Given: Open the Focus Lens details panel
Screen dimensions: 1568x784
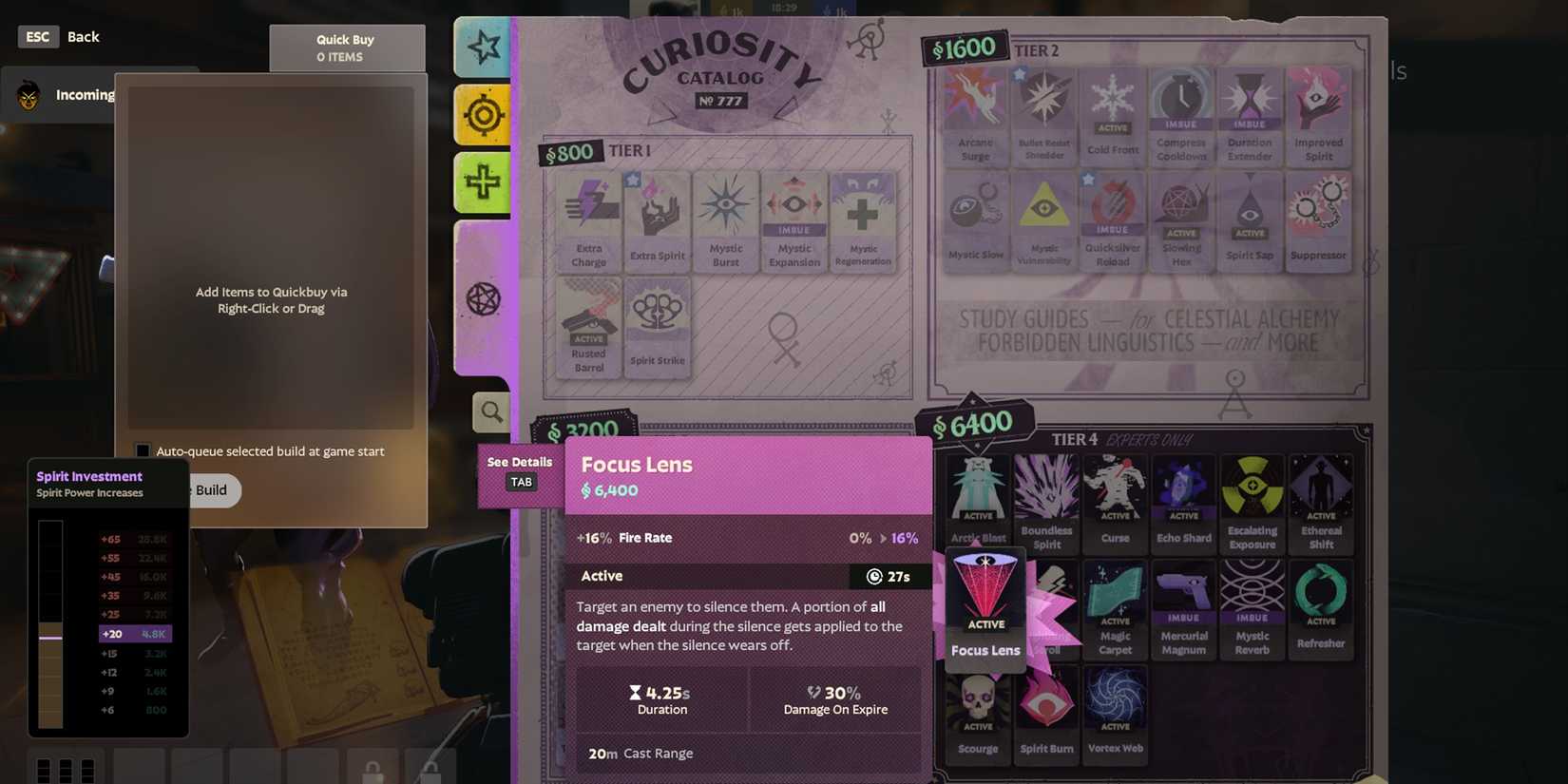Looking at the screenshot, I should [520, 471].
